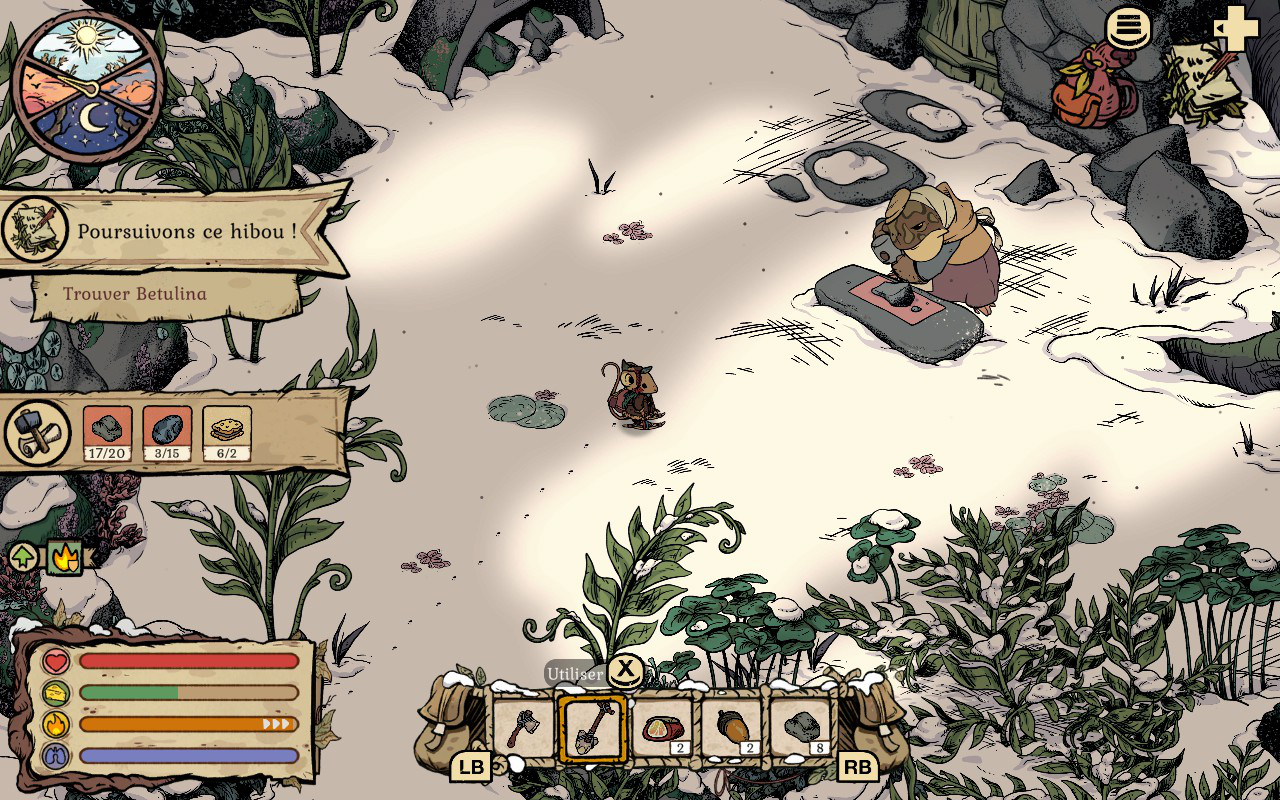The width and height of the screenshot is (1280, 800).
Task: Inspect the green up-arrow buff icon
Action: 24,557
